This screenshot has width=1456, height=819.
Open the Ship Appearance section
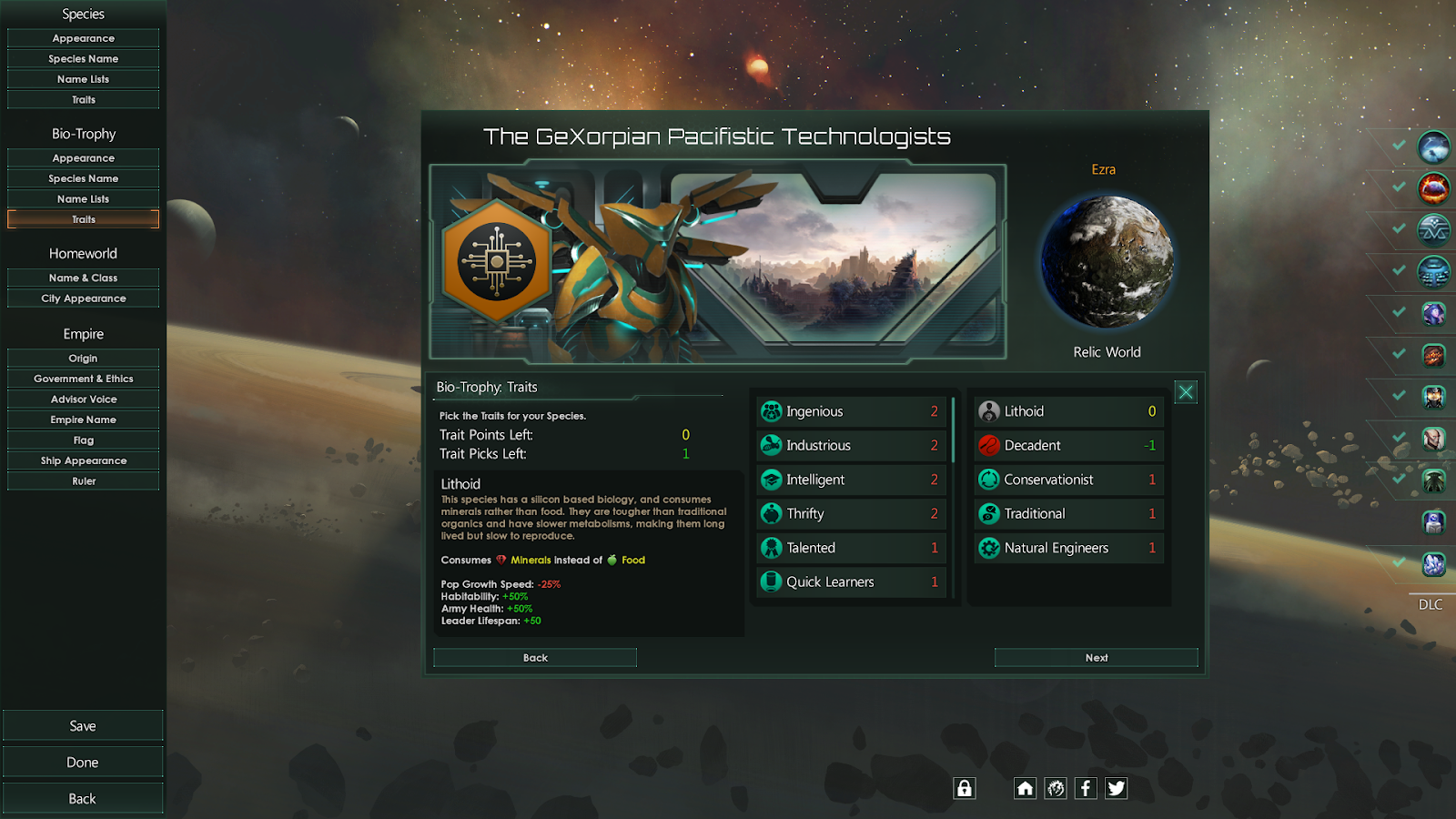[x=83, y=460]
